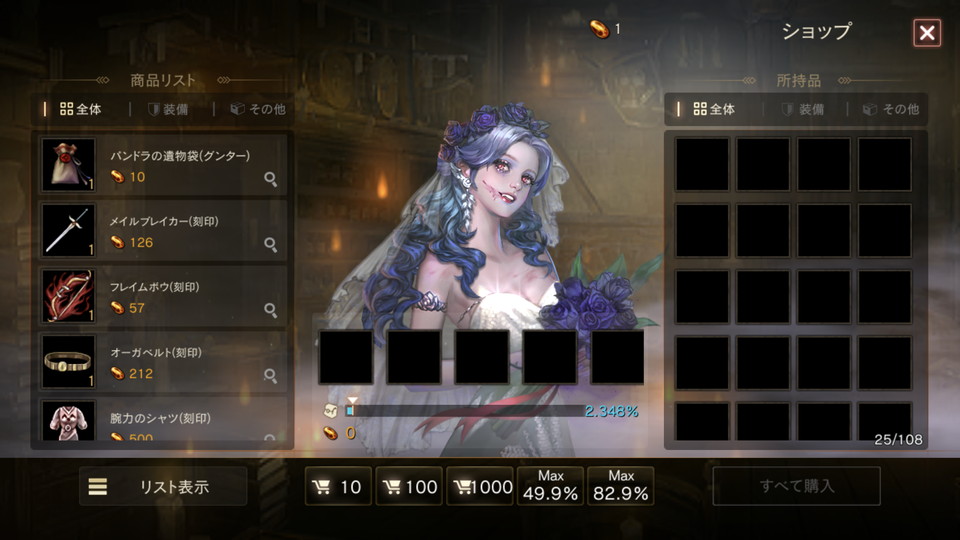Select the Max 49.9% button
The image size is (960, 540).
[551, 486]
